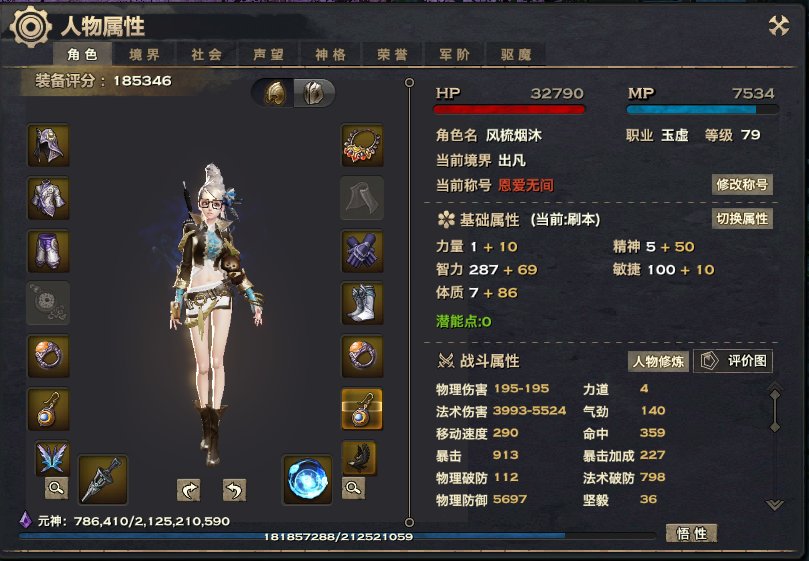
Task: Select the boots equipment slot
Action: [362, 303]
